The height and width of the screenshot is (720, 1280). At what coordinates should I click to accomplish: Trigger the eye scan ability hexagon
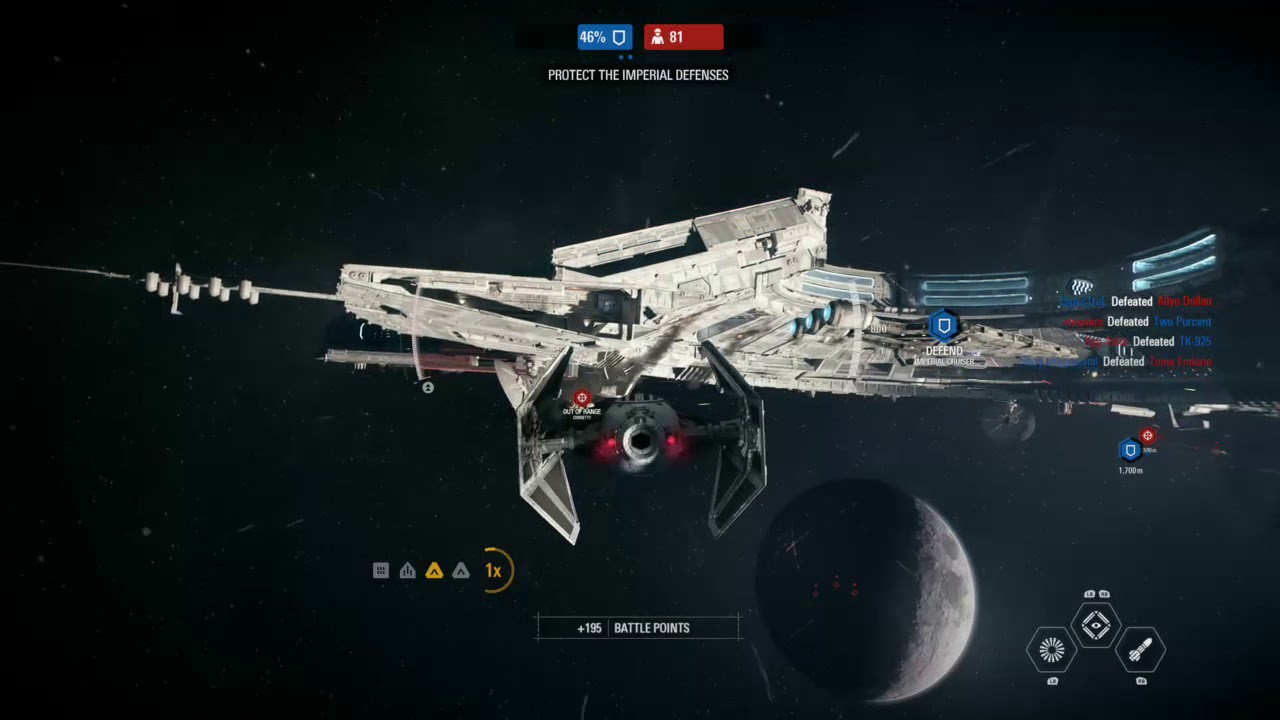[x=1096, y=625]
